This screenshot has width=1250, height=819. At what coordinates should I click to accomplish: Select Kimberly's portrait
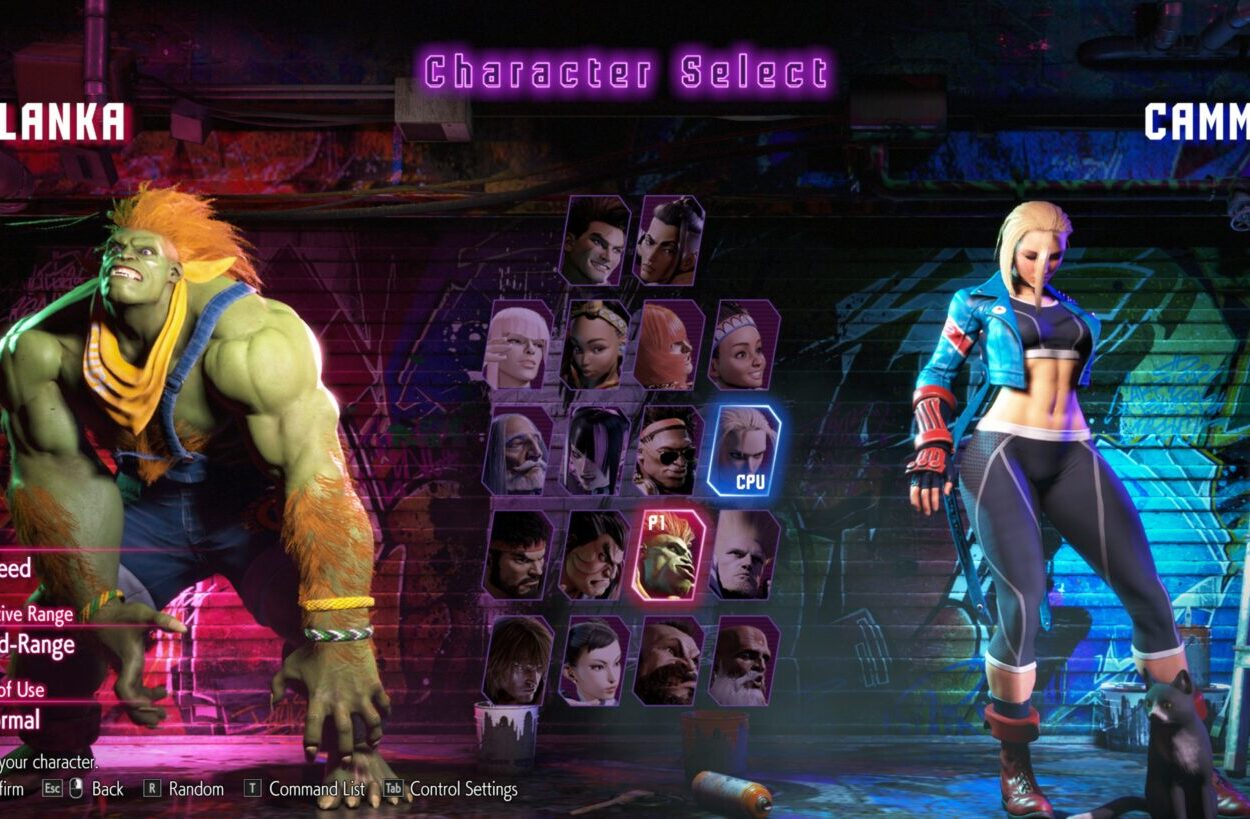point(595,345)
